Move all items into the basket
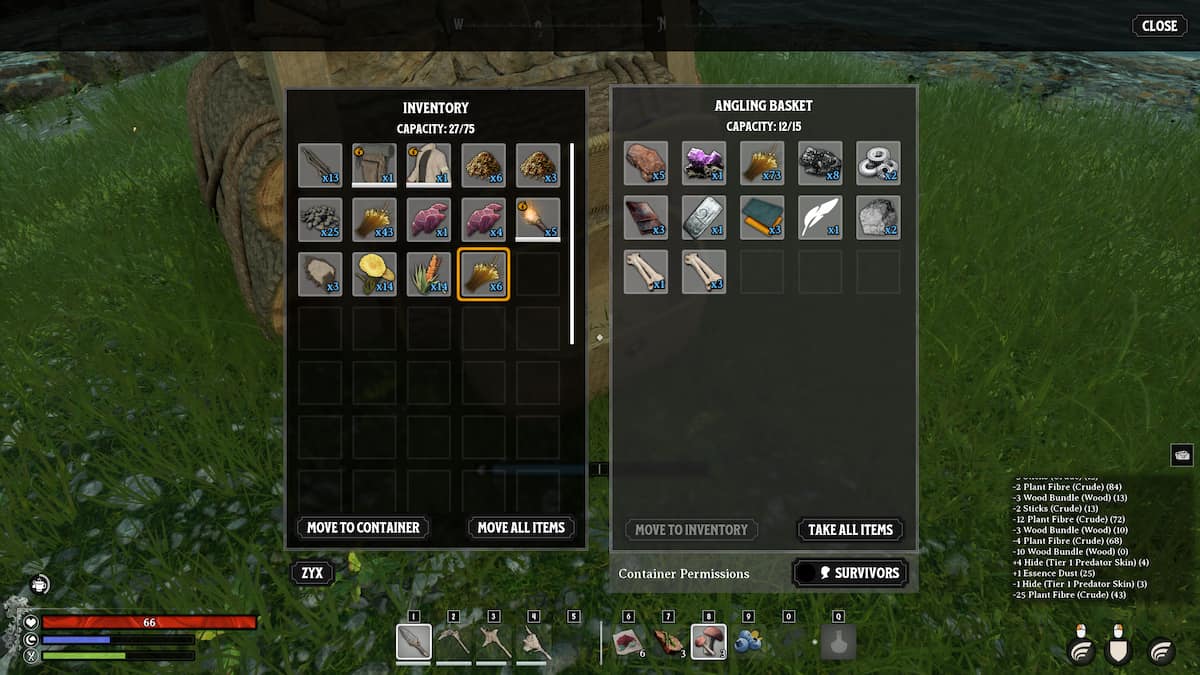Screen dimensions: 1200x675 pos(521,527)
